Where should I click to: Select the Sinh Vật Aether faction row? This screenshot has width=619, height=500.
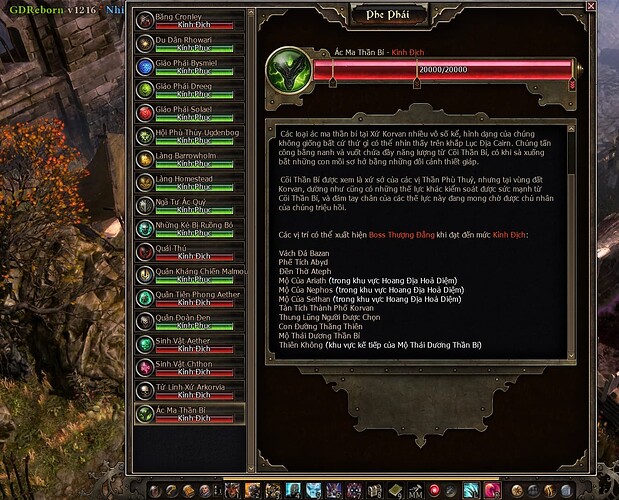click(188, 345)
